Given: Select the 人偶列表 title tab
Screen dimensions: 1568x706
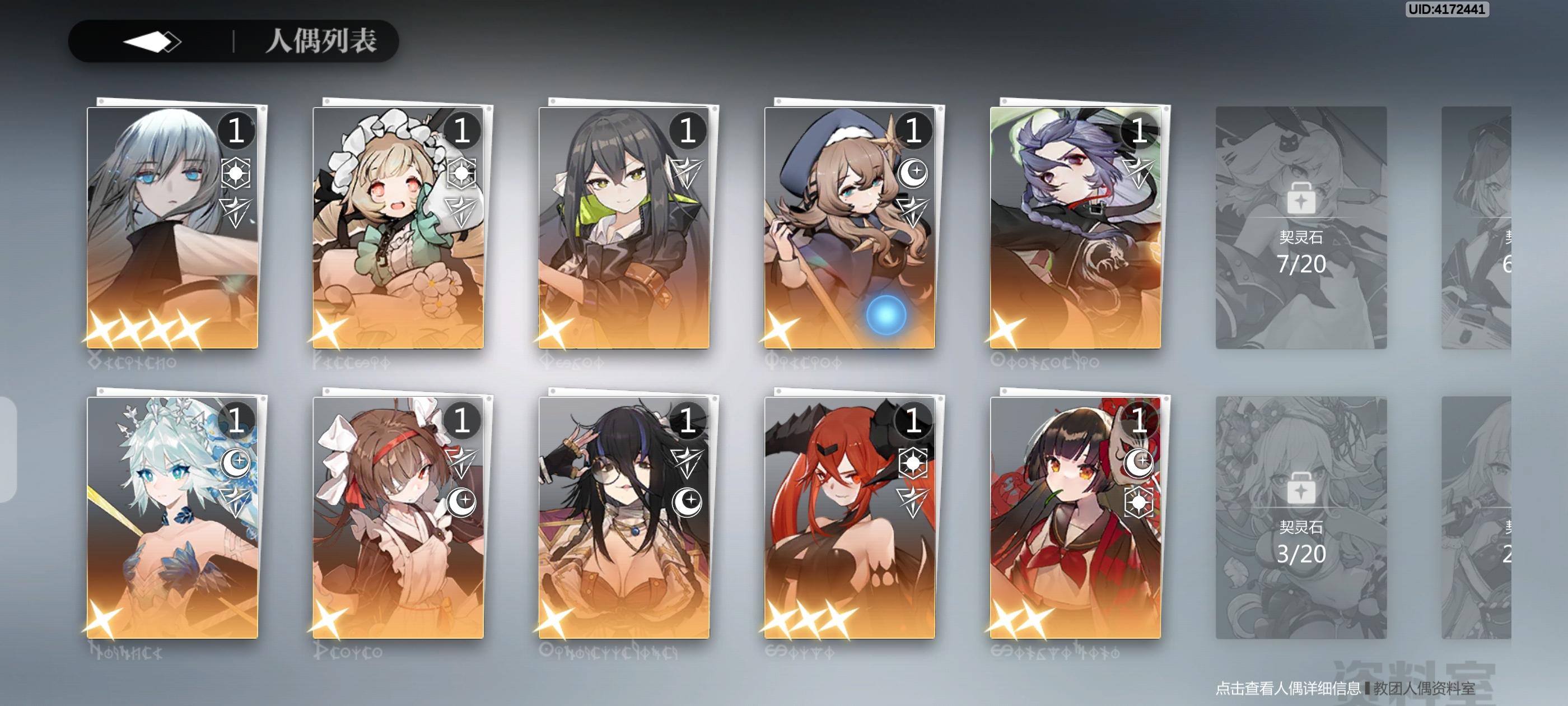Looking at the screenshot, I should pos(323,43).
